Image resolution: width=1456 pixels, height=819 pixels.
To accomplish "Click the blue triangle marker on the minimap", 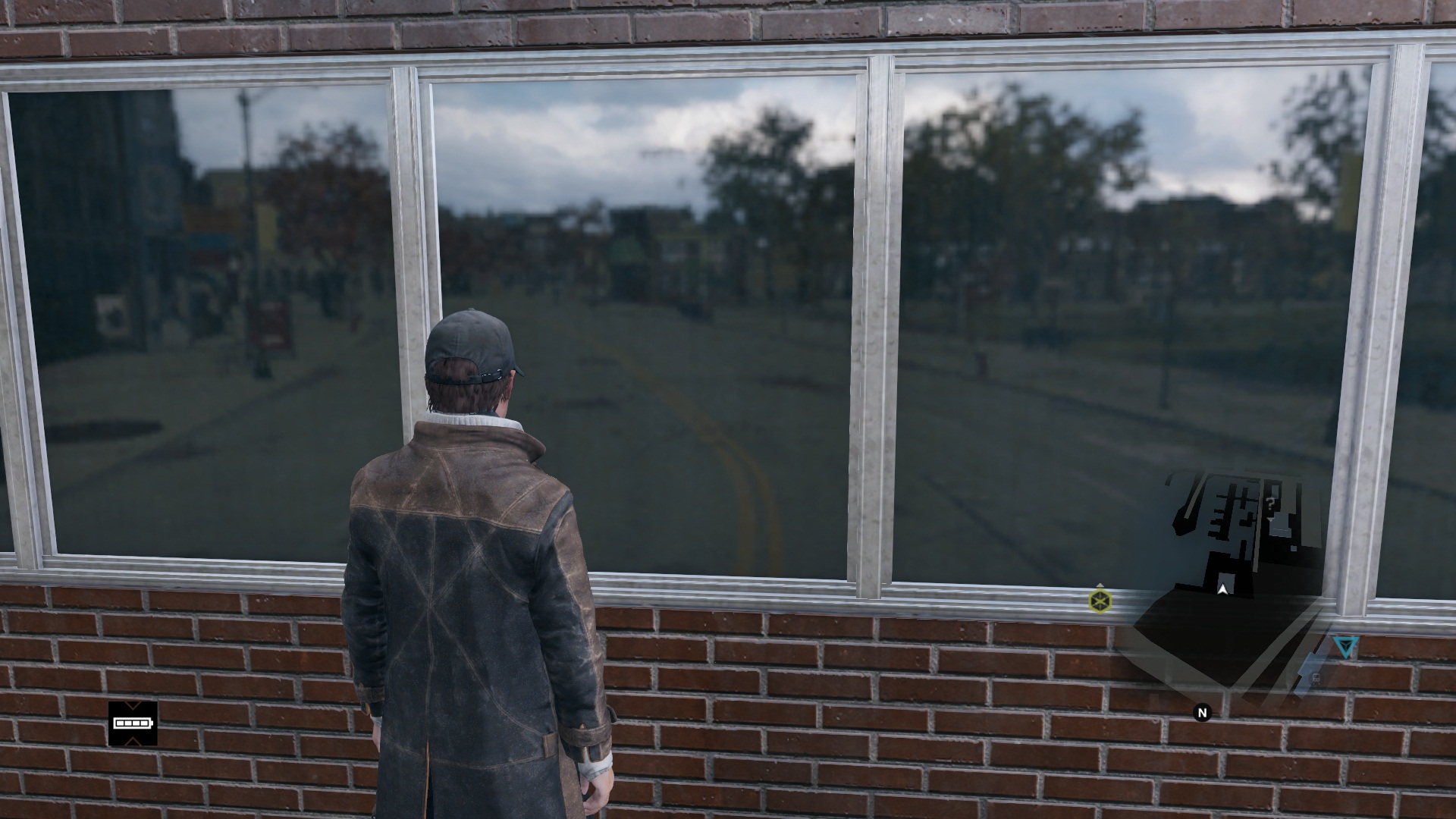I will pyautogui.click(x=1345, y=647).
